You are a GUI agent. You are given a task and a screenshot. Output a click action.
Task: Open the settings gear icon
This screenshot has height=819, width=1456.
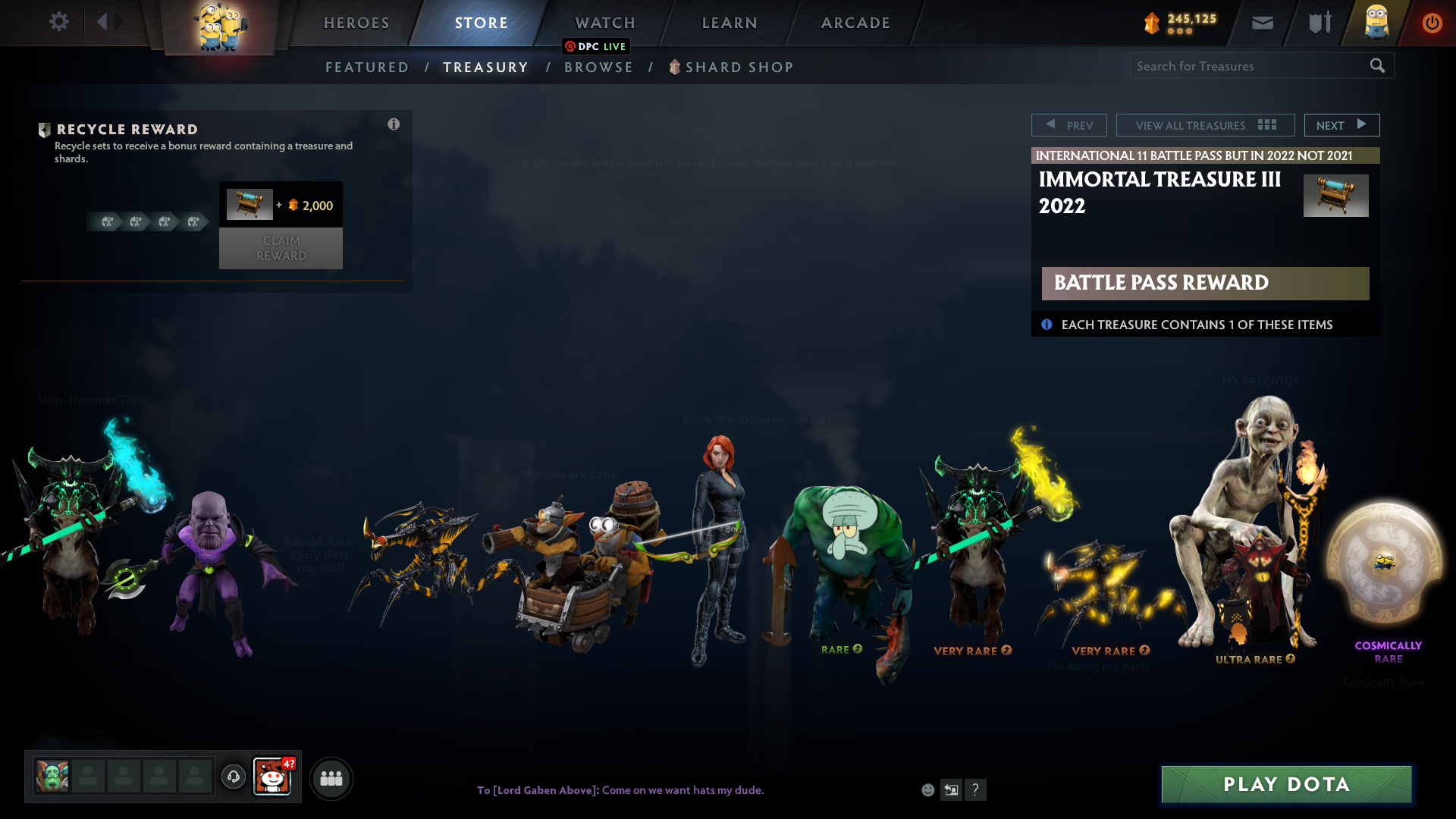(59, 22)
